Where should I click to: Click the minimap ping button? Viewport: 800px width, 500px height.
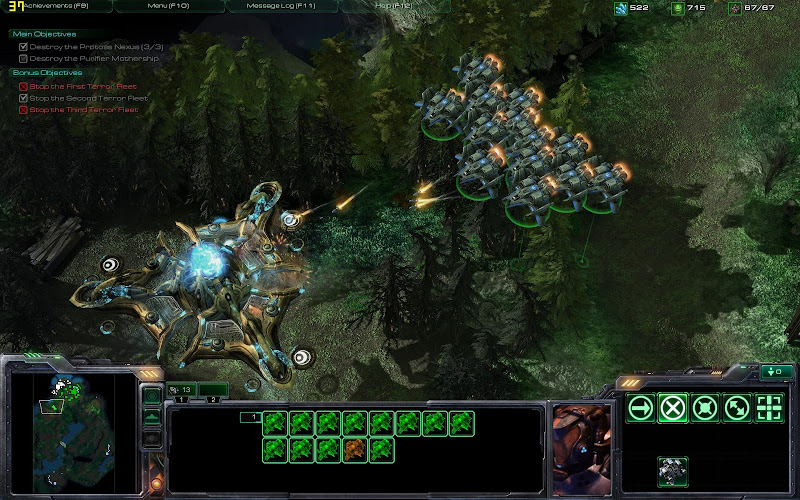151,397
